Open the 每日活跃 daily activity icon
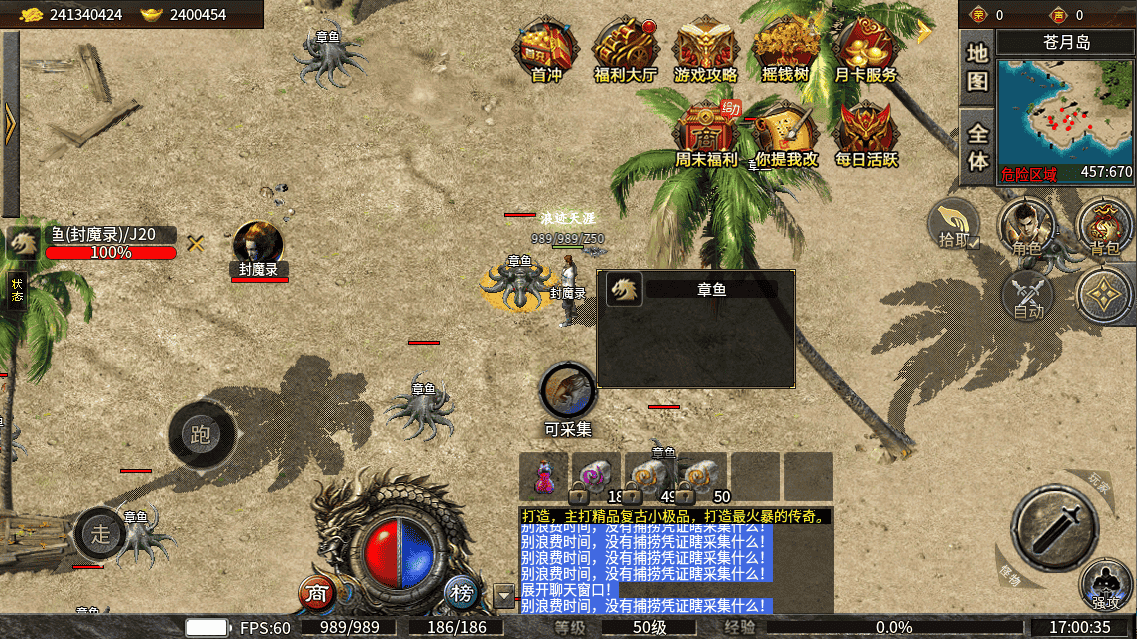Screen dimensions: 1137x639 (x=866, y=133)
